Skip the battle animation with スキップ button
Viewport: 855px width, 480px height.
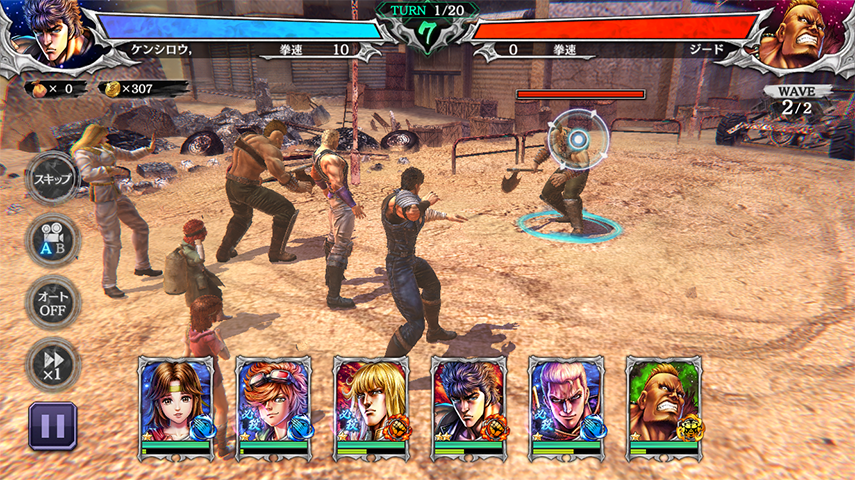[52, 179]
